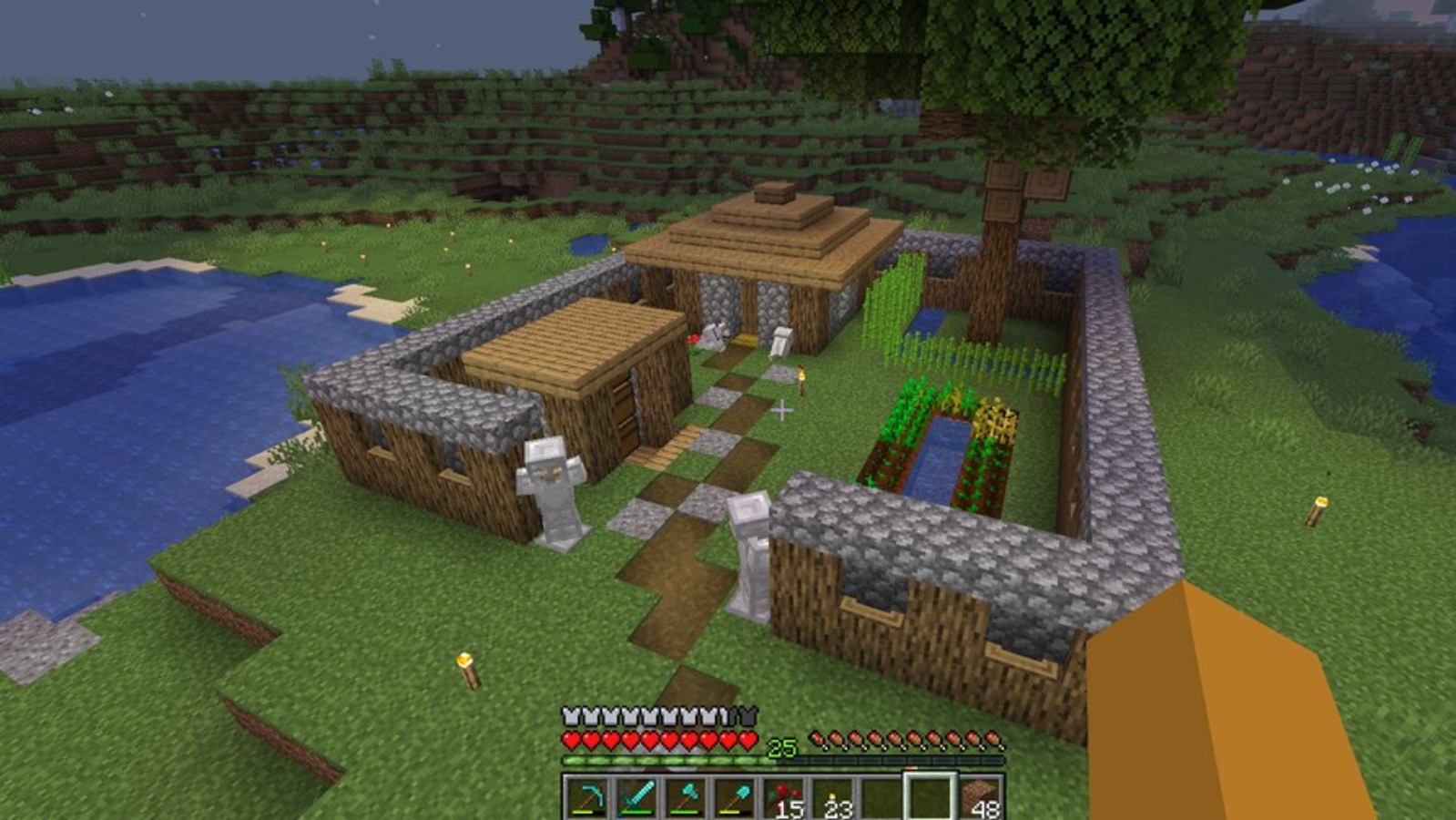Click the currently highlighted empty hotbar slot
Screen dimensions: 1456x820
pos(929,796)
